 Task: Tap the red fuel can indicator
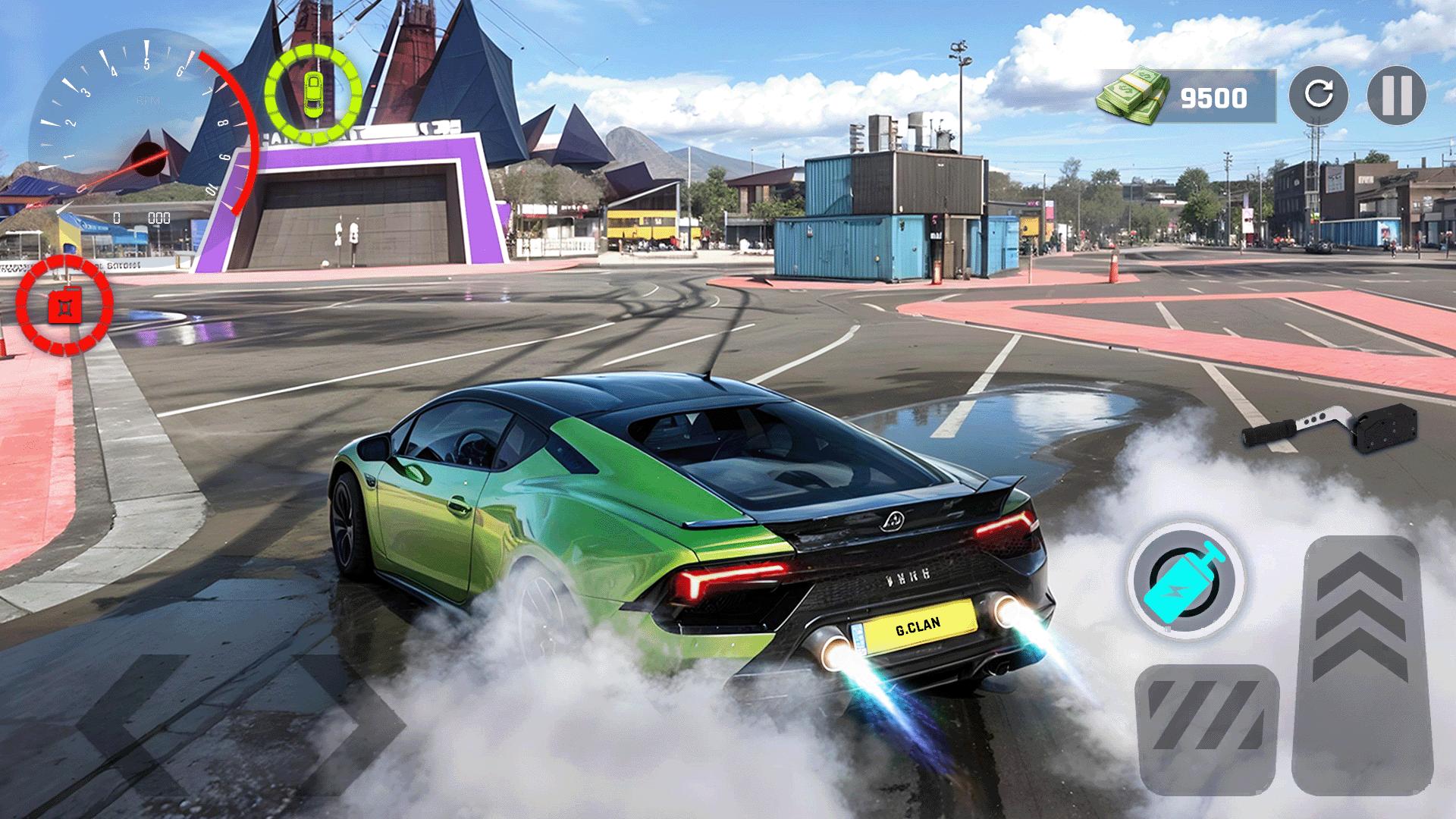(x=64, y=303)
